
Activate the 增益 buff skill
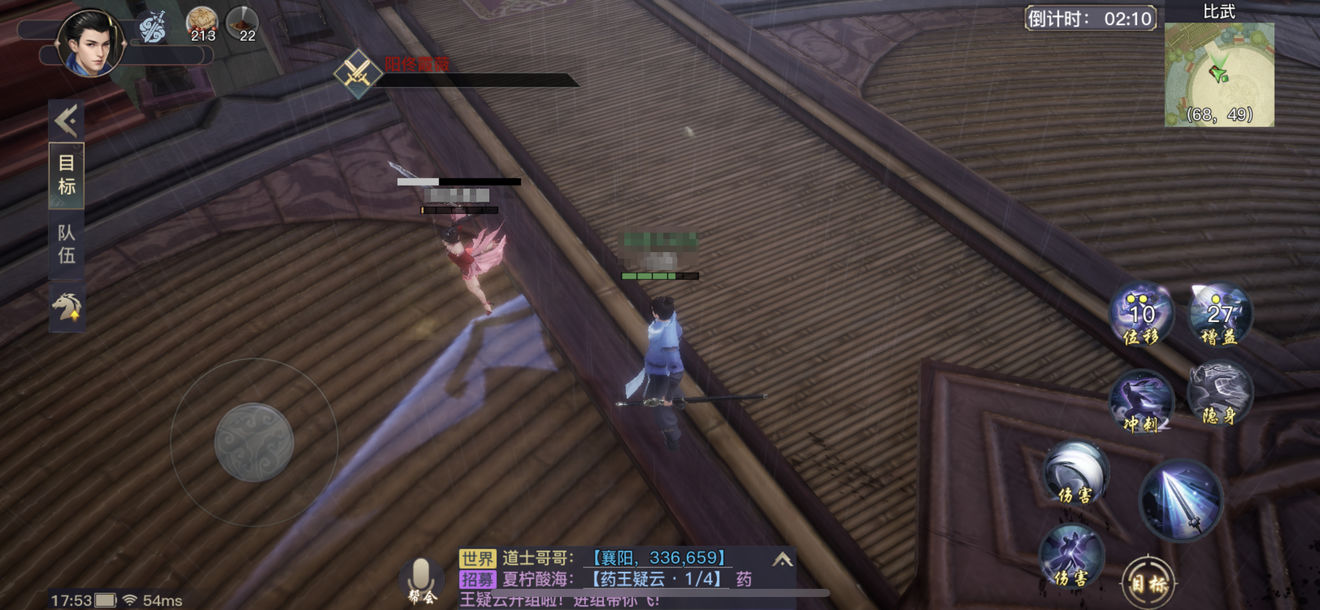point(1220,314)
